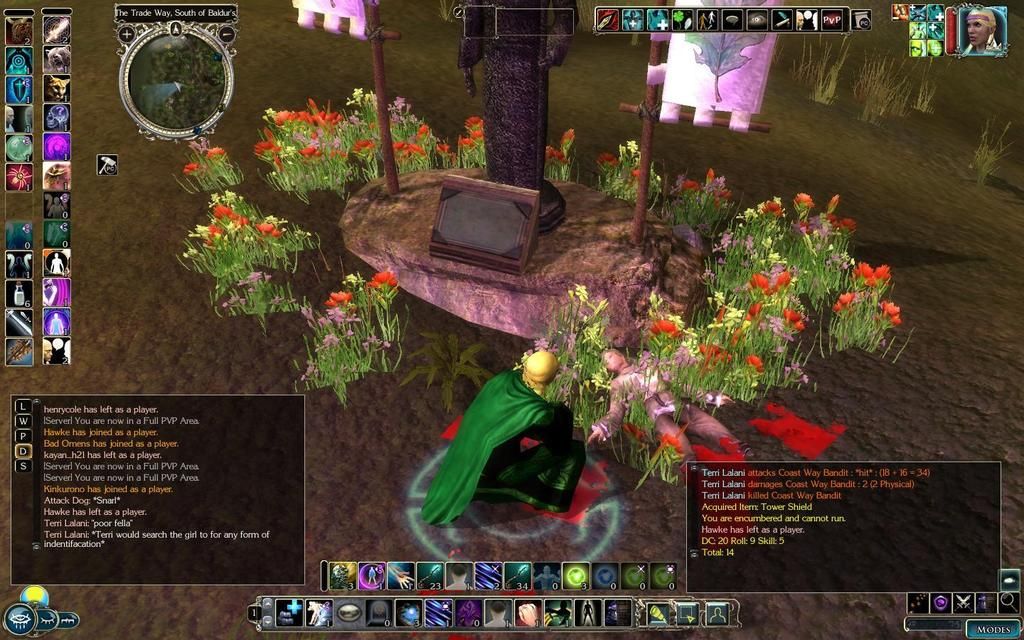Switch to the S chat channel tab
Viewport: 1024px width, 640px height.
(24, 466)
